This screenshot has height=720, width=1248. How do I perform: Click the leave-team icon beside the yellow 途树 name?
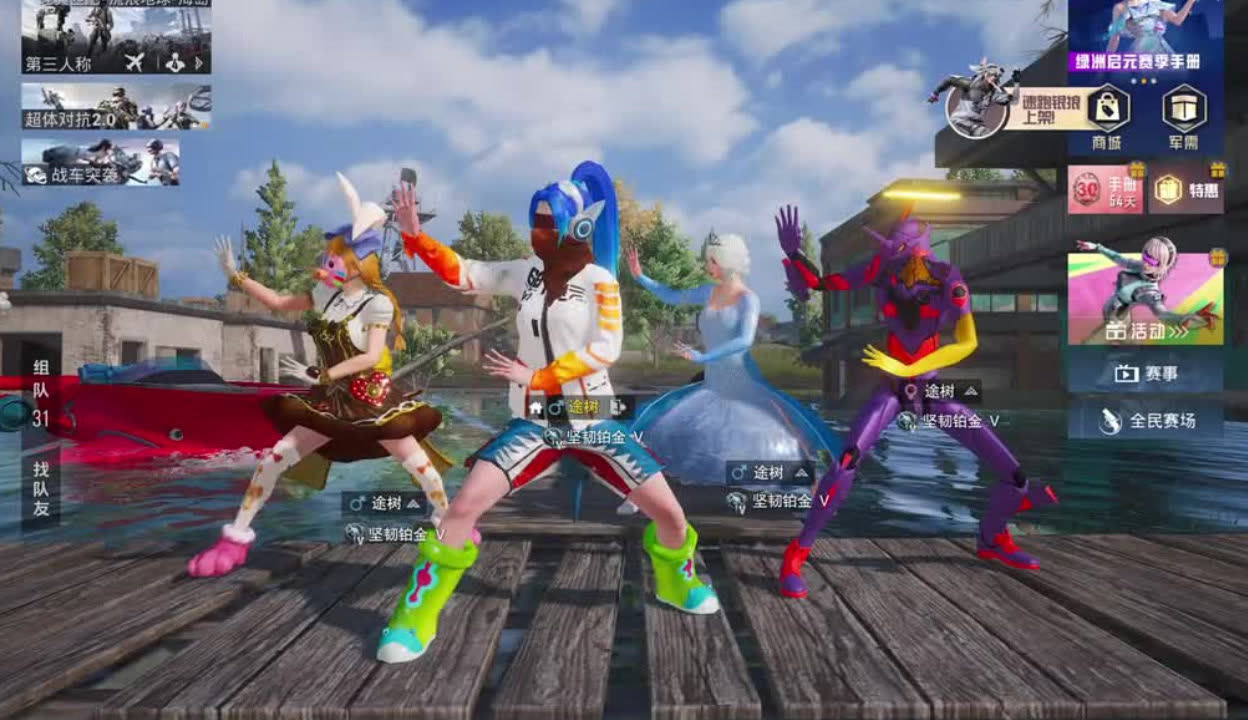pos(619,408)
